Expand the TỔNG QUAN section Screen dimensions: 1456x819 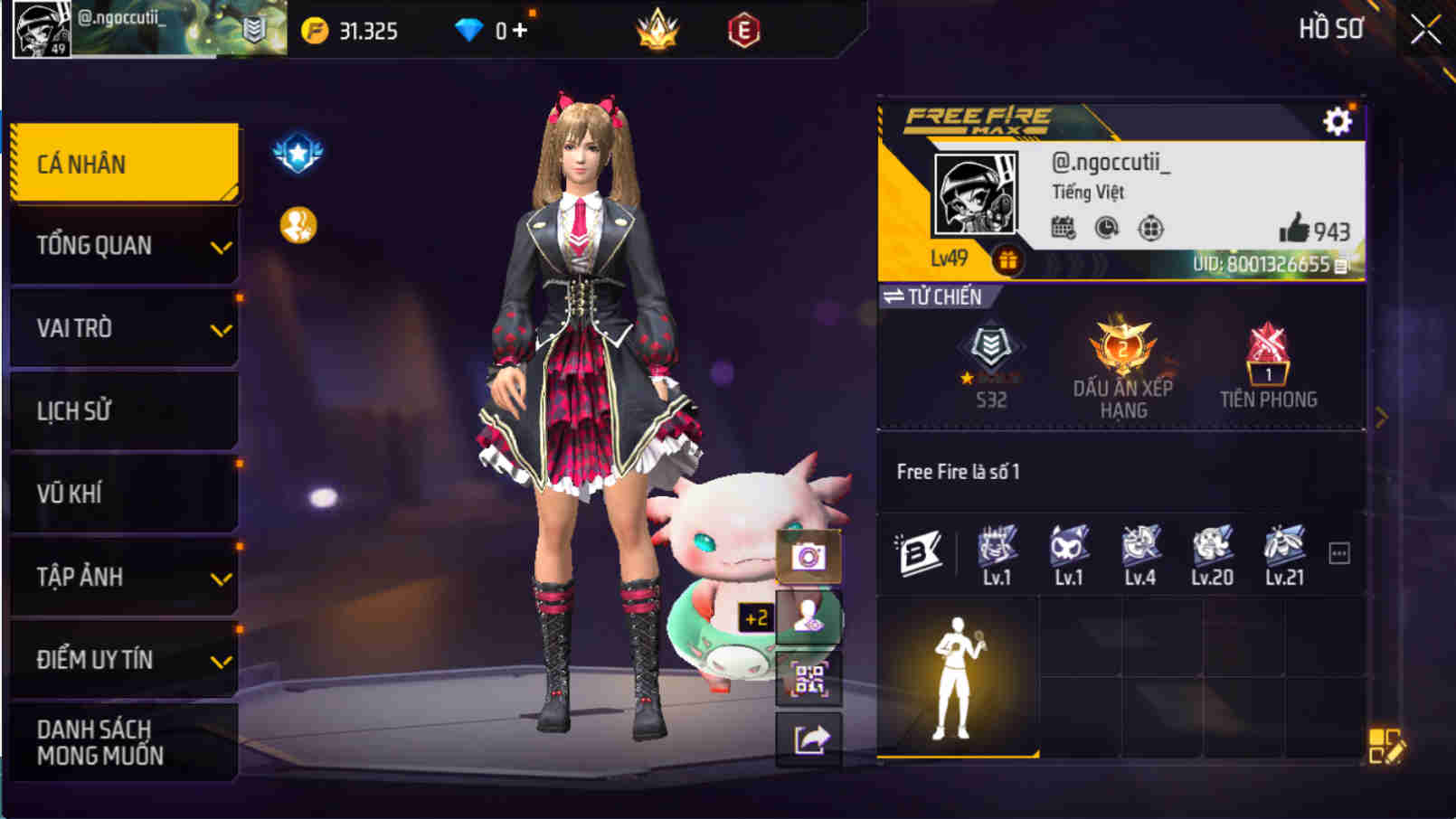[124, 245]
